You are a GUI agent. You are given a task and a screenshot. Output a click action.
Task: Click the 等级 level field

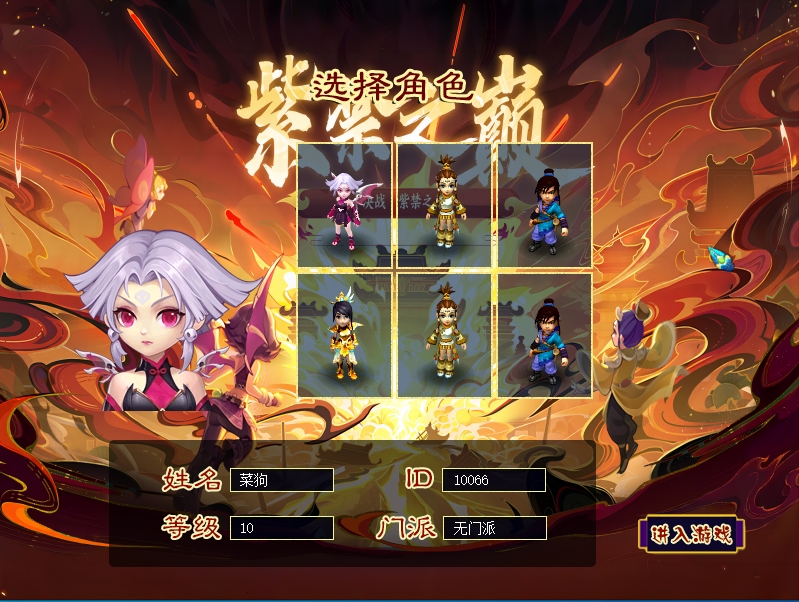[x=281, y=528]
